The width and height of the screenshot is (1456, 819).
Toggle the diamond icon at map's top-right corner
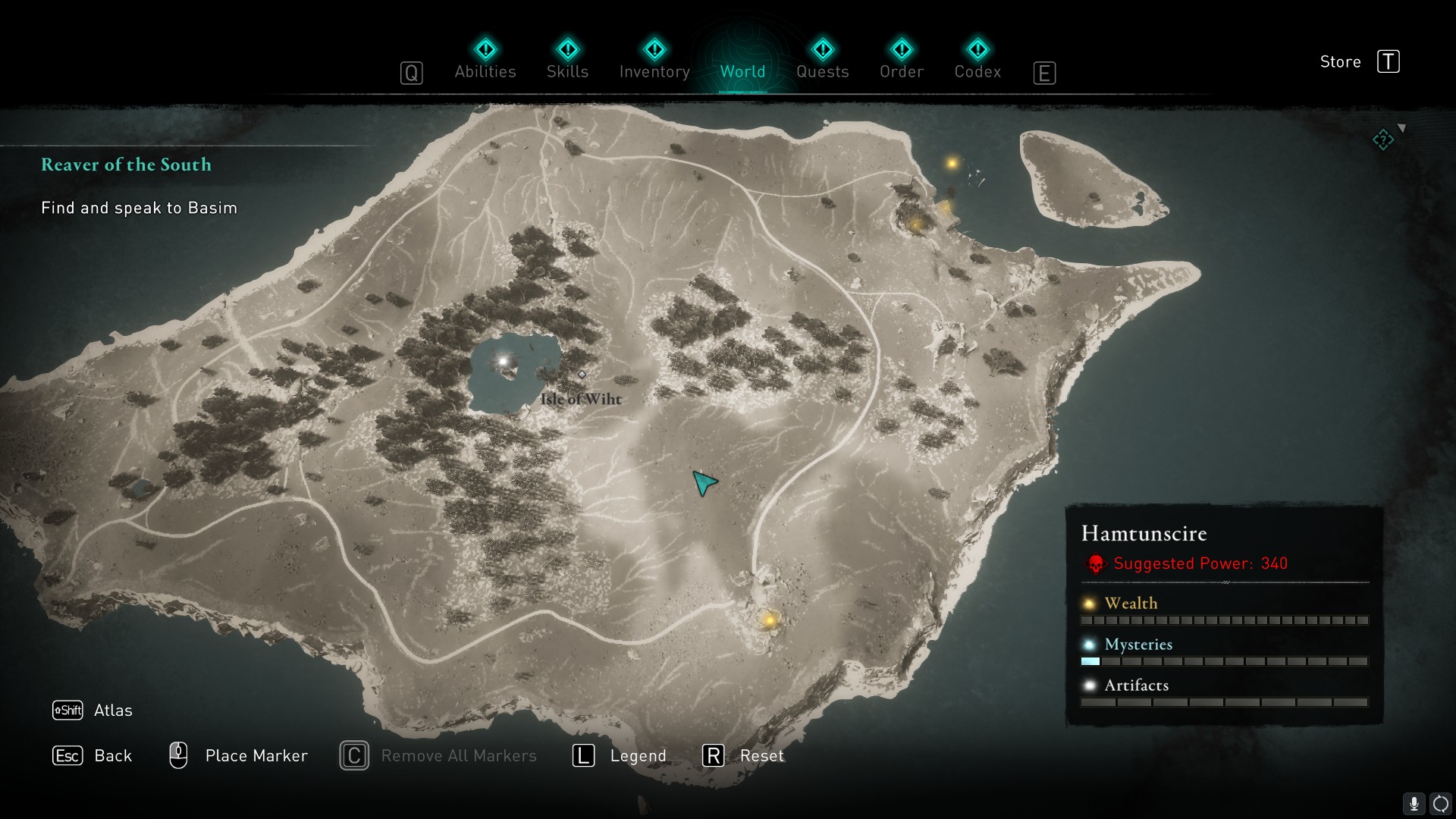click(x=1383, y=140)
